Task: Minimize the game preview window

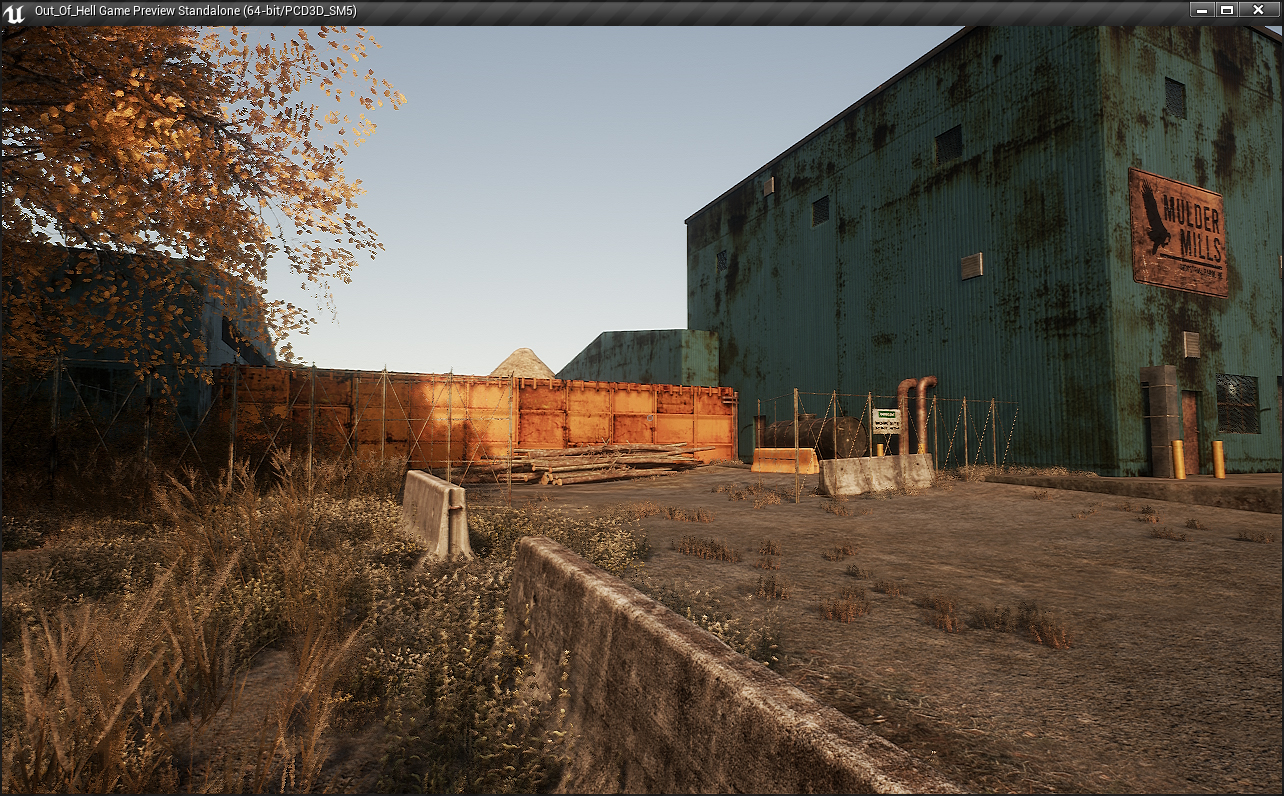Action: [1201, 10]
